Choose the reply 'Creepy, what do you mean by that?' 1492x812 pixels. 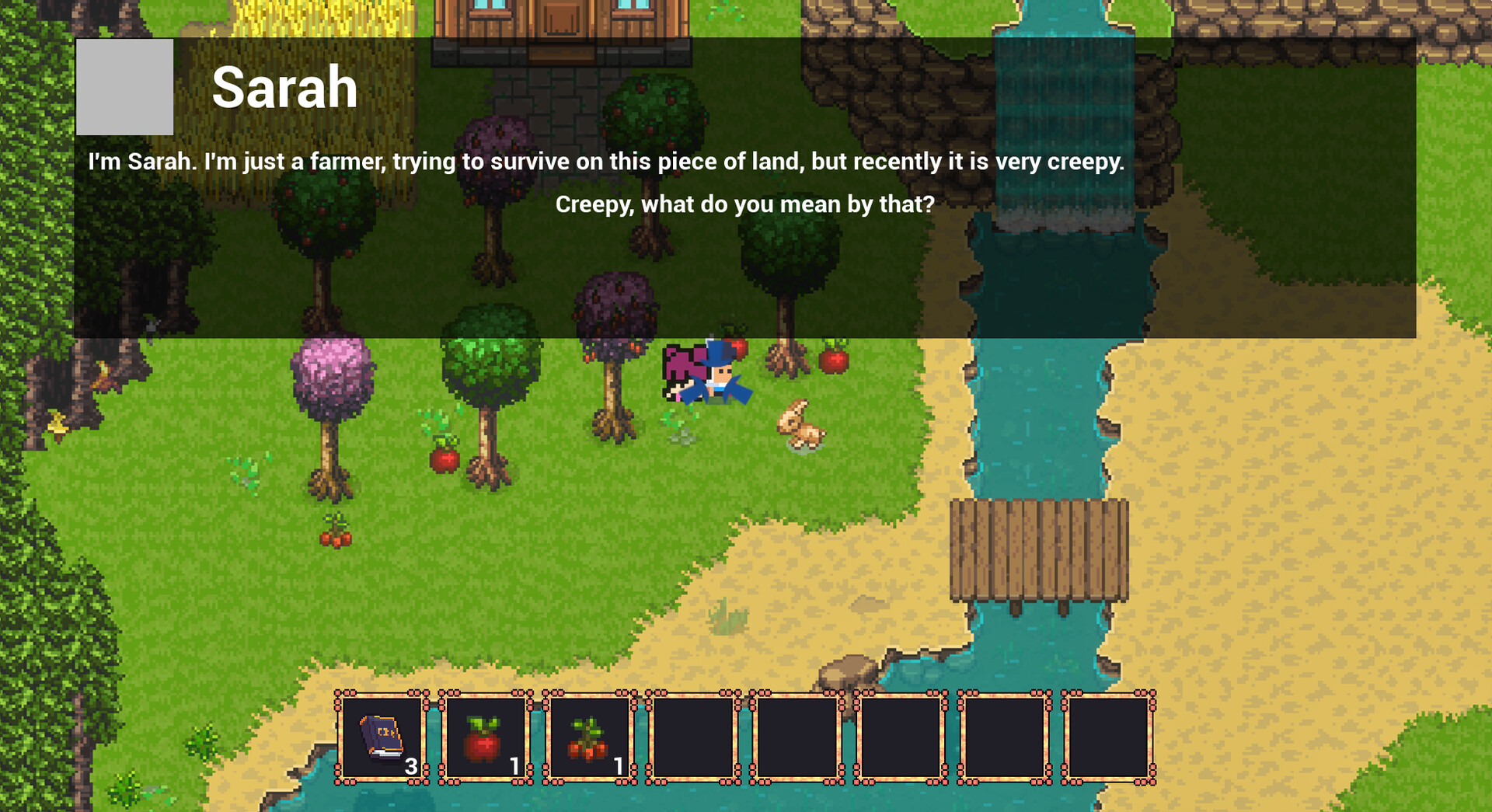coord(745,204)
